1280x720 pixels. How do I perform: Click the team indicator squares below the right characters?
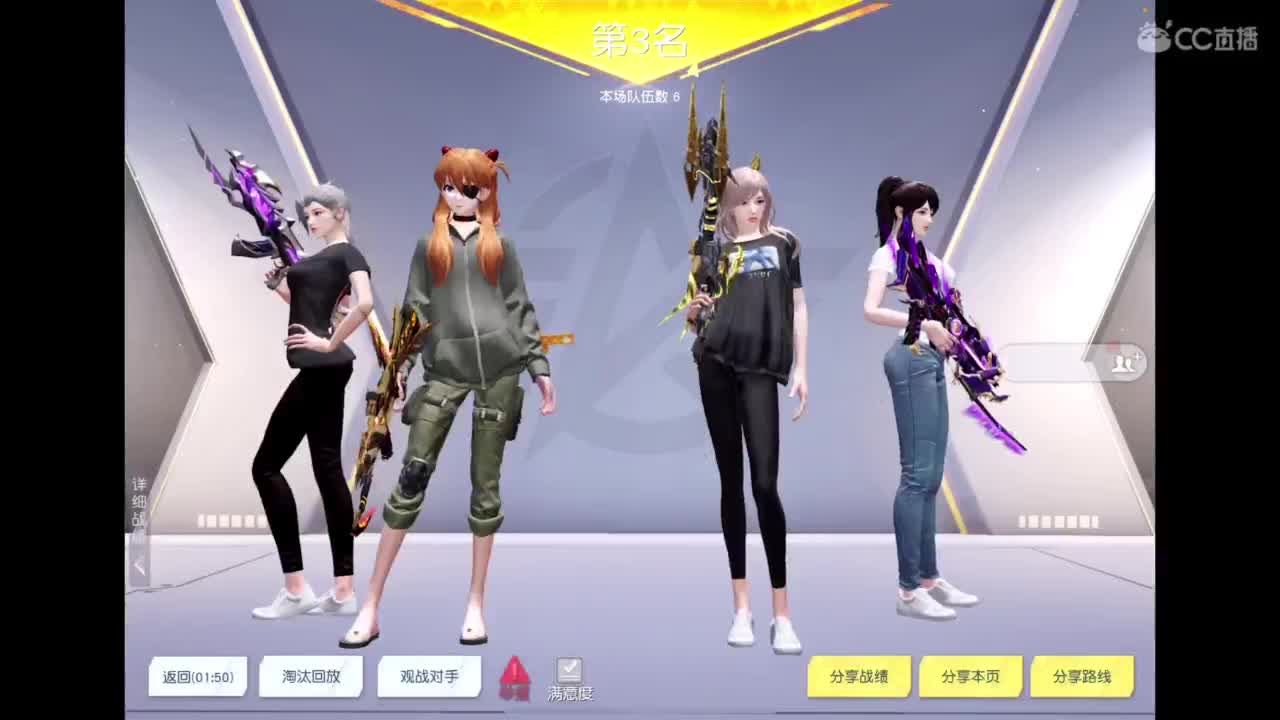[1058, 520]
